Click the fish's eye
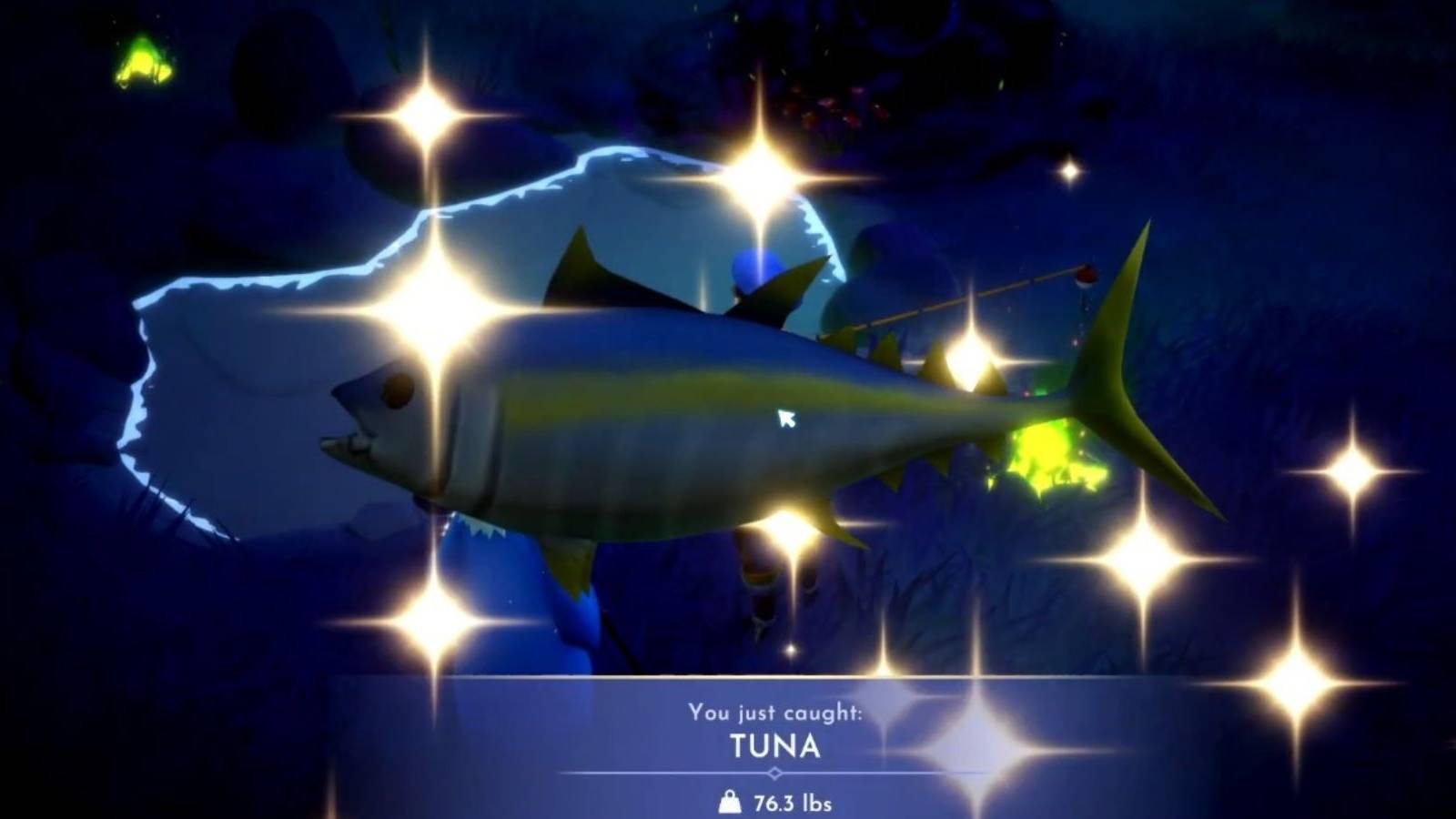This screenshot has width=1456, height=819. click(396, 391)
